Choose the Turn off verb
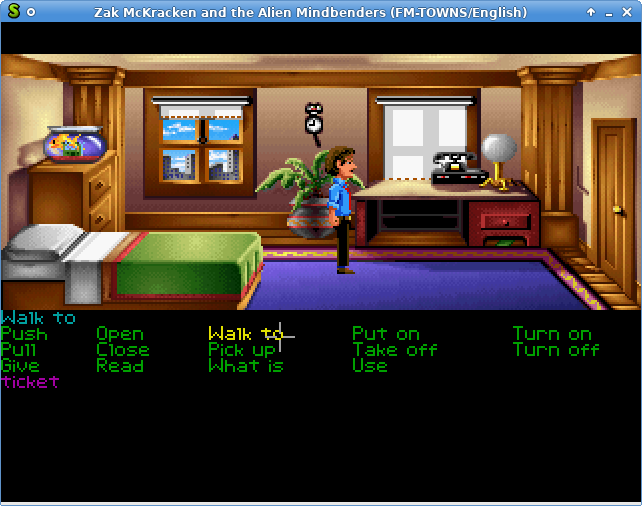 click(556, 350)
